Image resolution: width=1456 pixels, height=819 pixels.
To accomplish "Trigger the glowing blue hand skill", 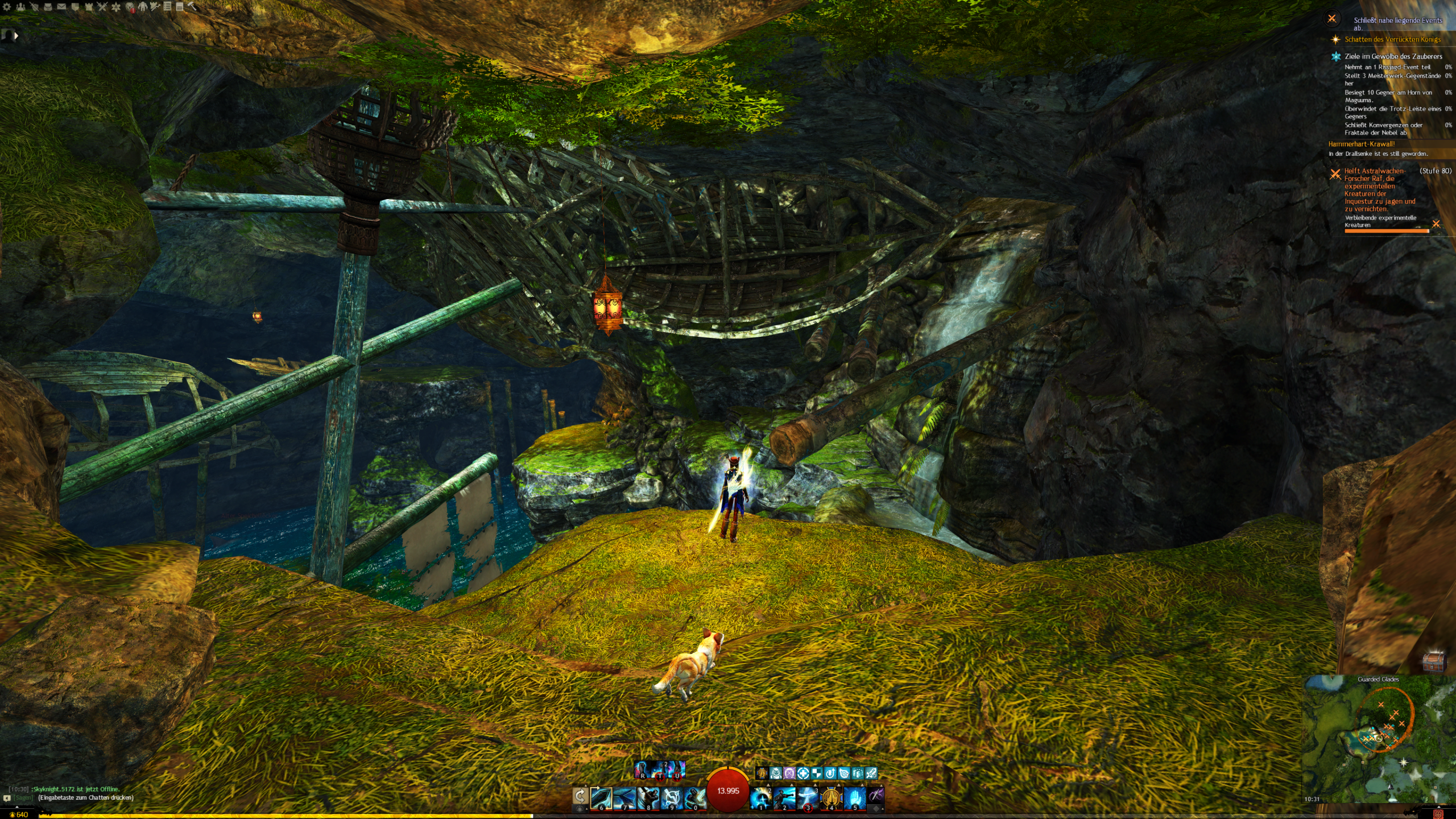I will (x=854, y=798).
